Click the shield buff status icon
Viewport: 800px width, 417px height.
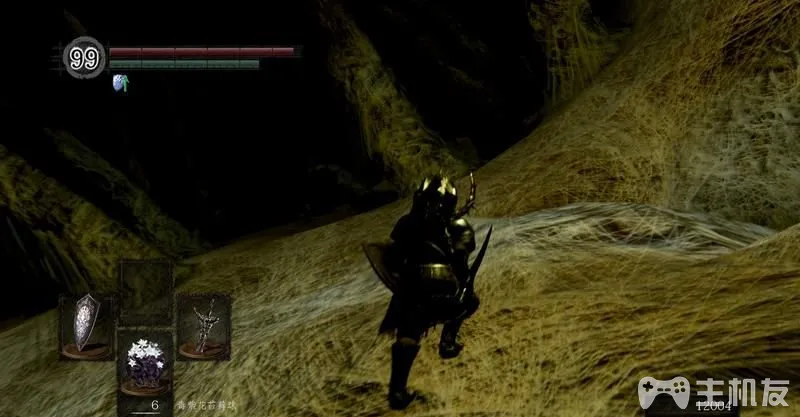(121, 83)
